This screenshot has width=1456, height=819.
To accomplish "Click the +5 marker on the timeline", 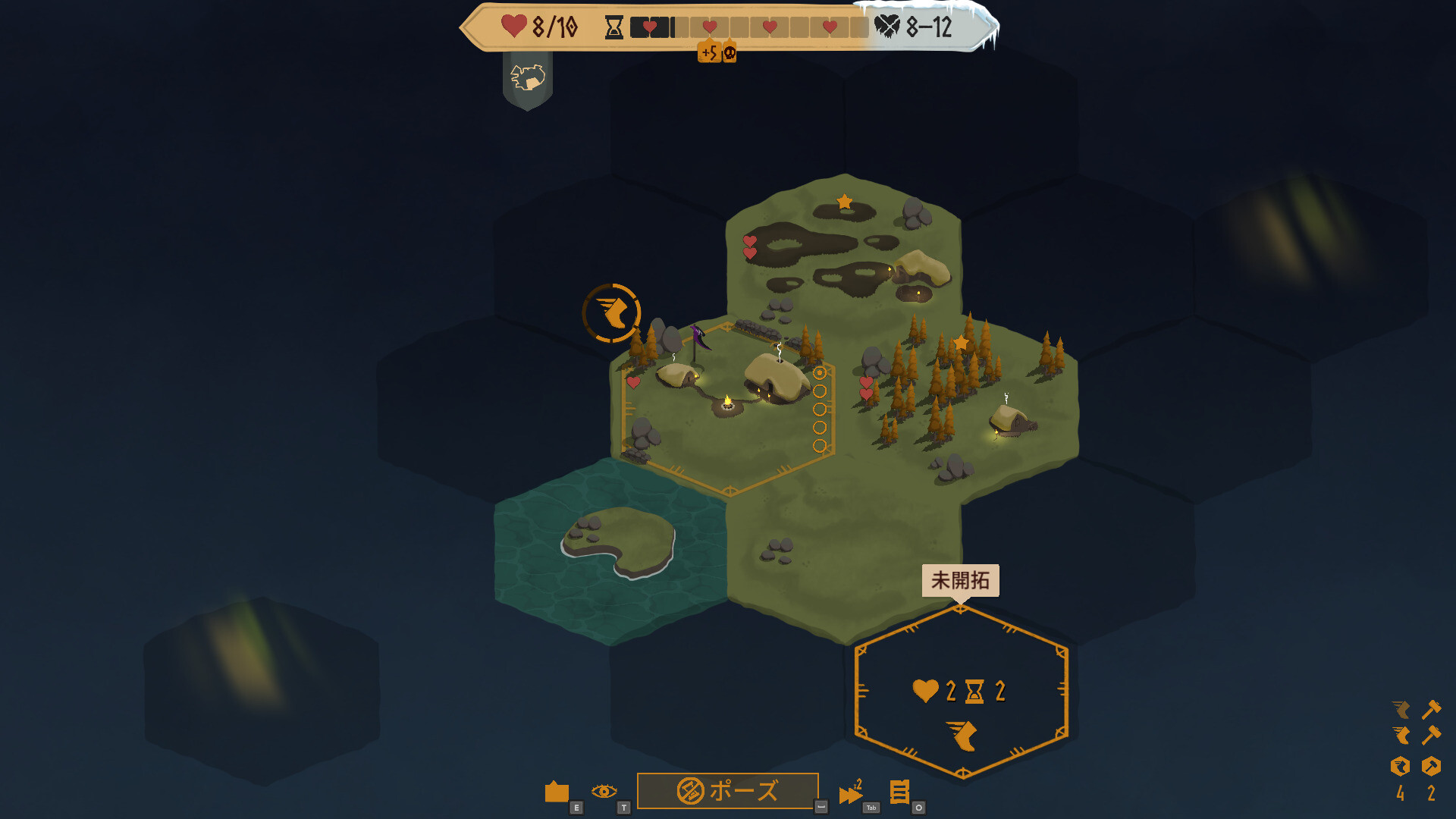I will (709, 52).
